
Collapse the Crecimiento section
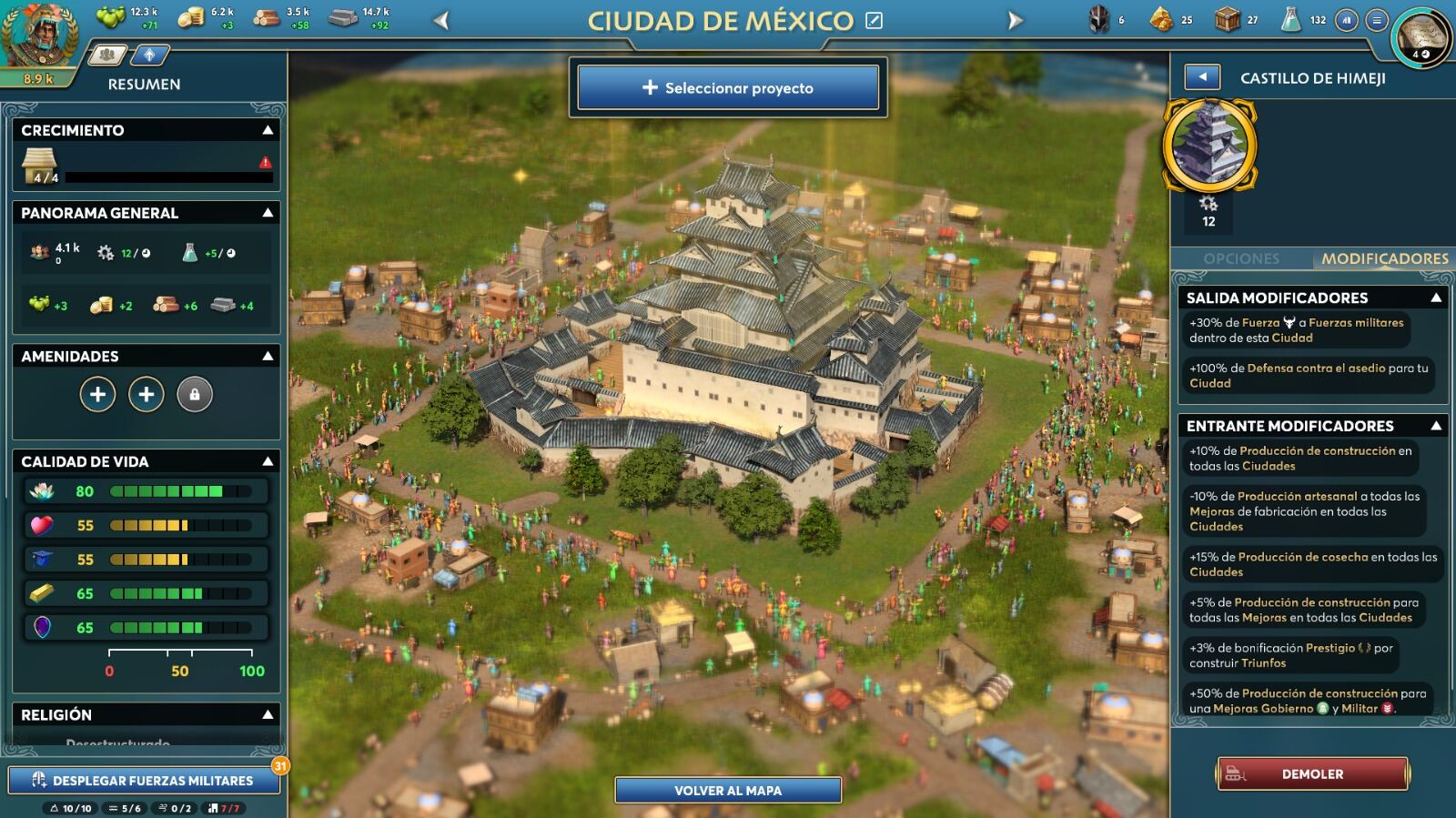click(268, 130)
